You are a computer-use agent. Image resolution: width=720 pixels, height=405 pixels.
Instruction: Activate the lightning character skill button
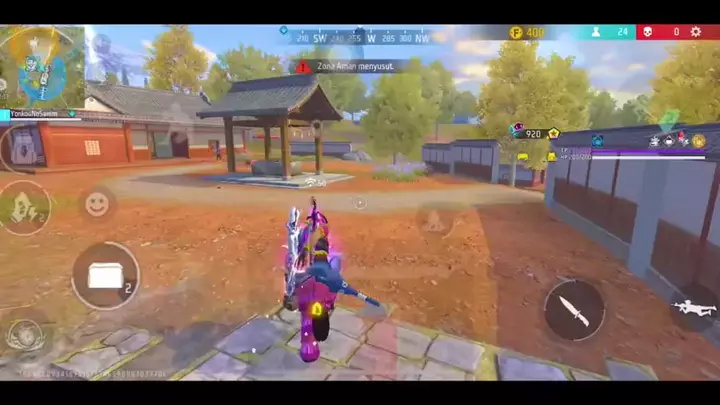coord(24,208)
